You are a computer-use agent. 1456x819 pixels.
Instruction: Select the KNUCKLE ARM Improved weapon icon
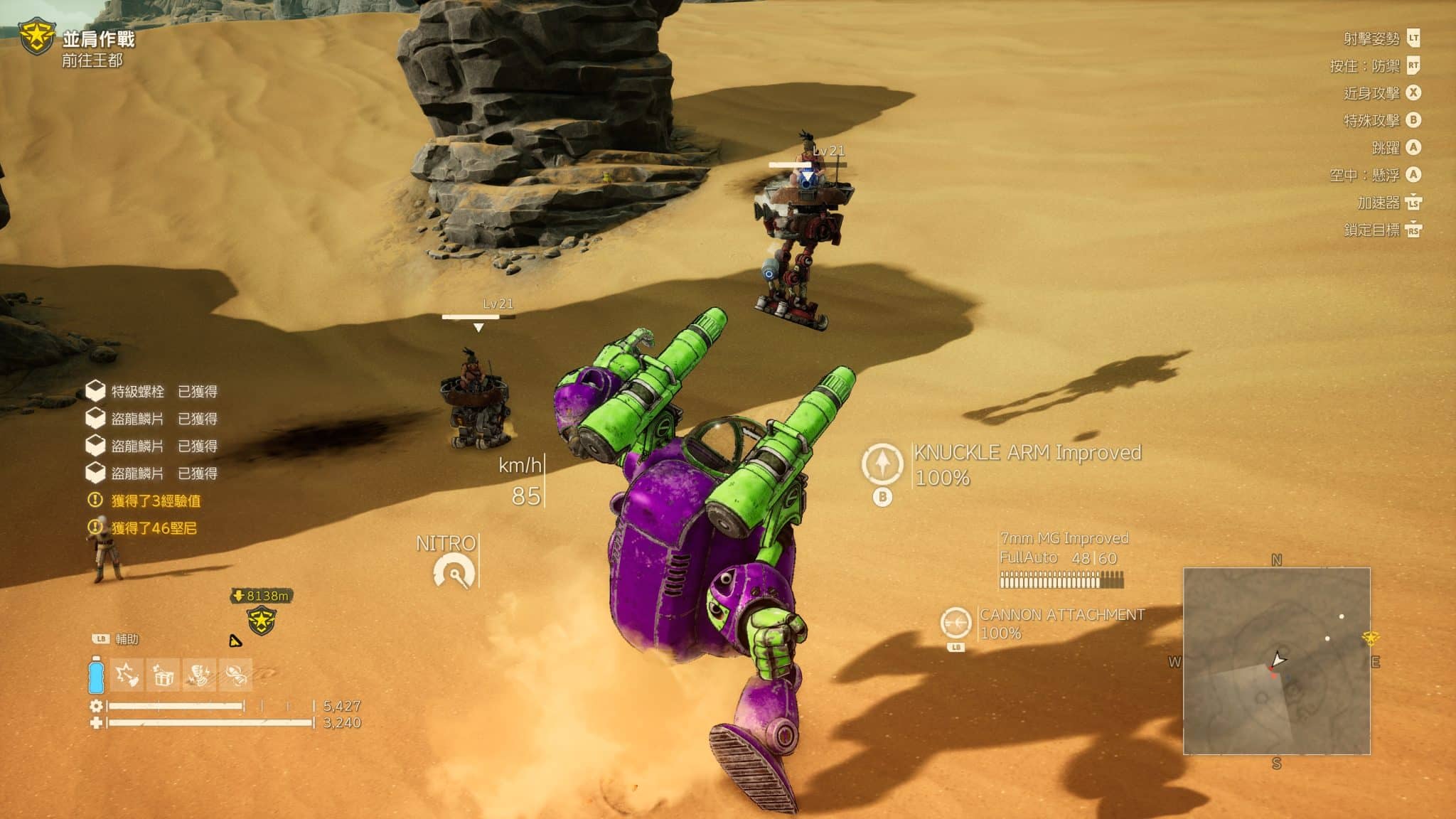coord(882,464)
